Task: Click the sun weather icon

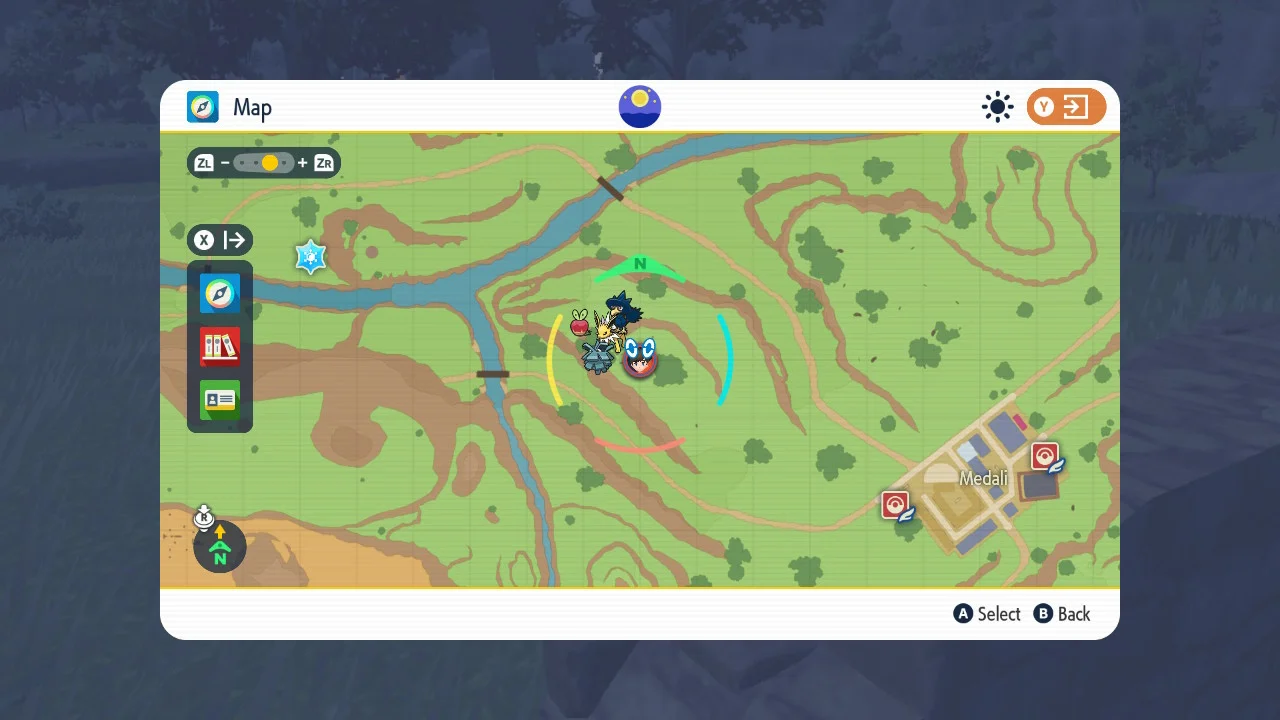Action: pyautogui.click(x=997, y=107)
